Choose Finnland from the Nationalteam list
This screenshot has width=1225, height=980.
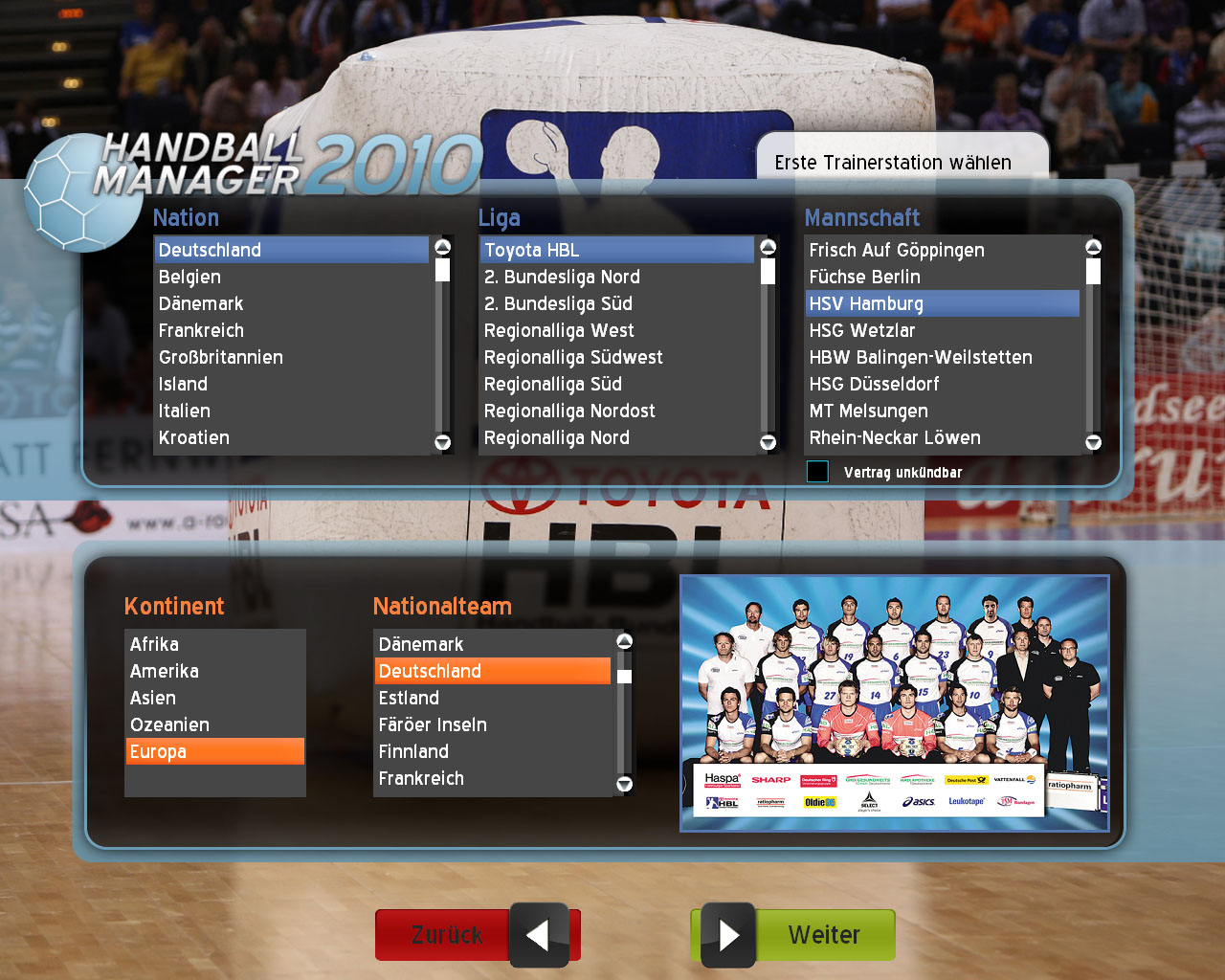point(413,752)
